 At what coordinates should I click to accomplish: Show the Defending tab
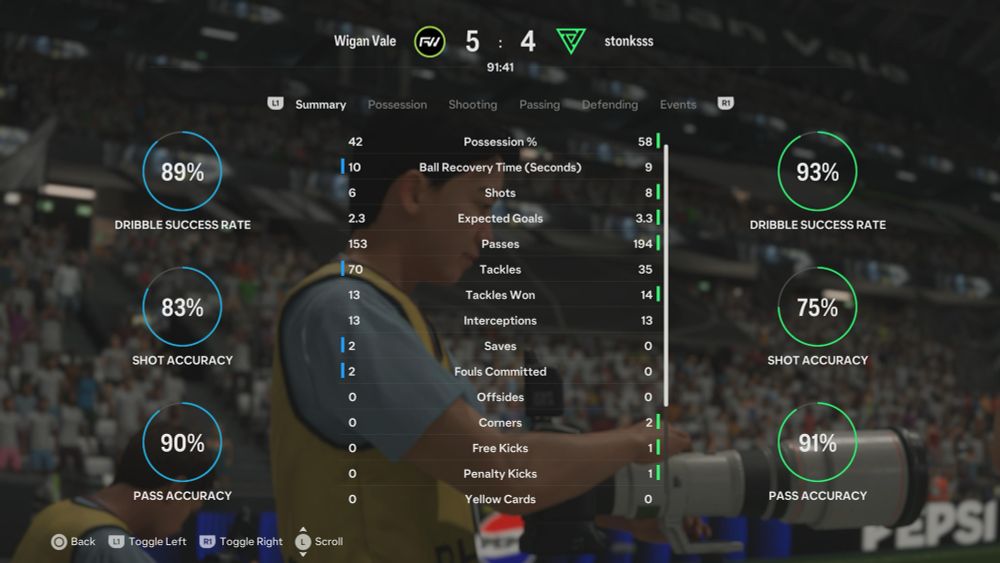pos(609,104)
